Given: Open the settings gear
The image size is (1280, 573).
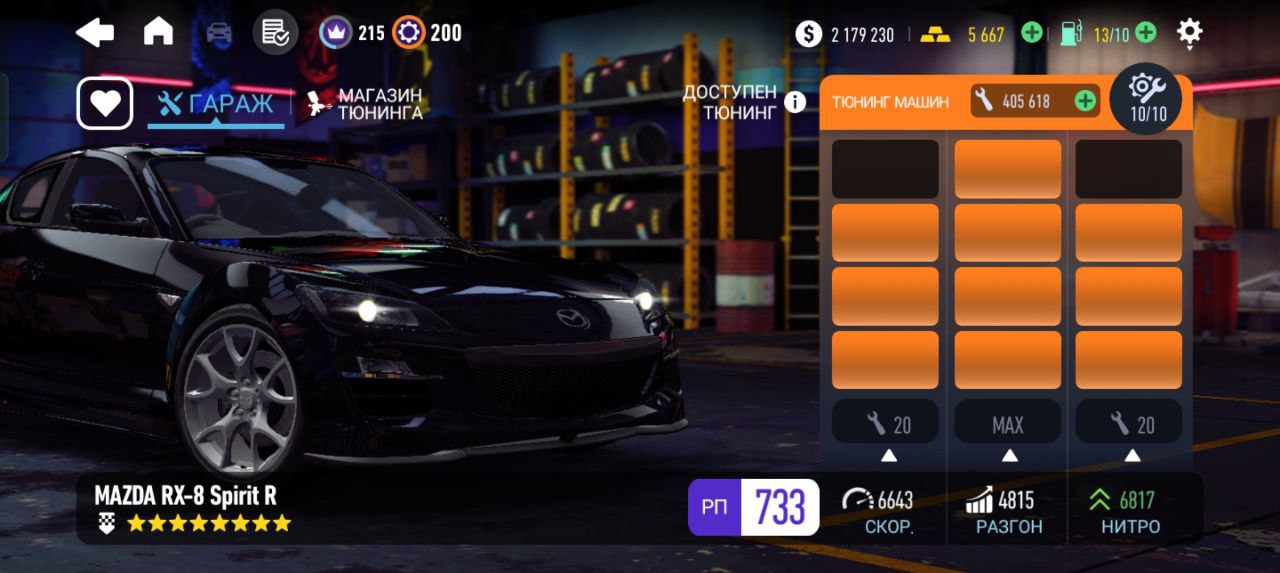Looking at the screenshot, I should coord(1189,33).
